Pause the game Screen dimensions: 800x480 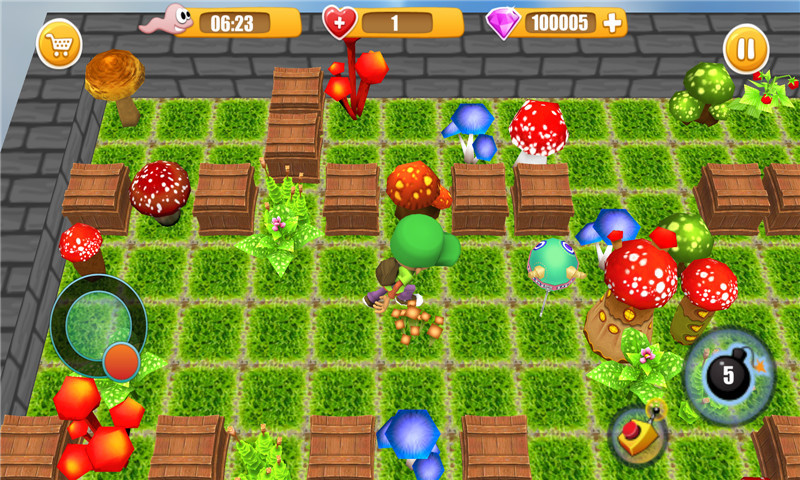(746, 48)
